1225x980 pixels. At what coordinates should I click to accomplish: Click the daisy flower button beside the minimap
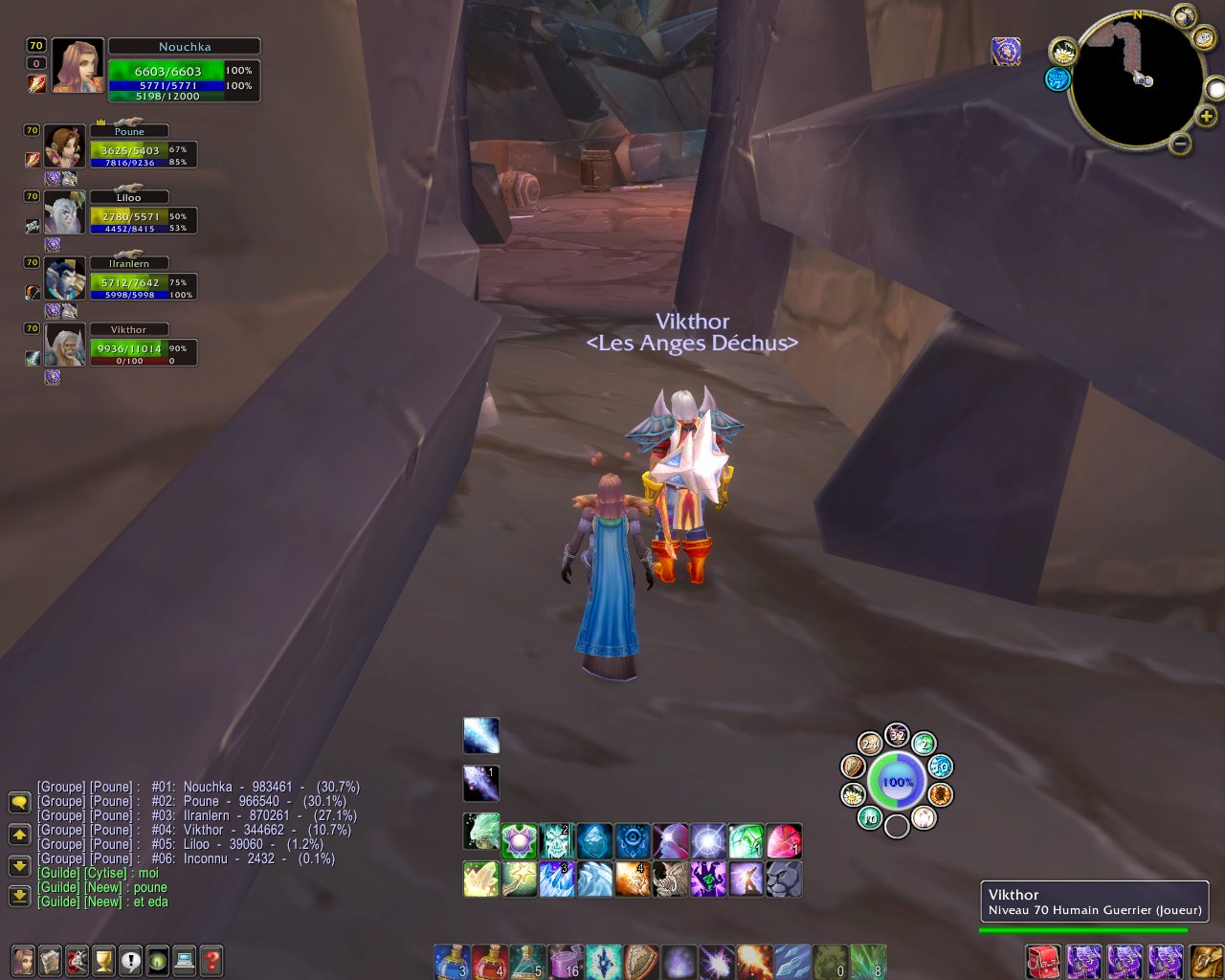pyautogui.click(x=1062, y=52)
